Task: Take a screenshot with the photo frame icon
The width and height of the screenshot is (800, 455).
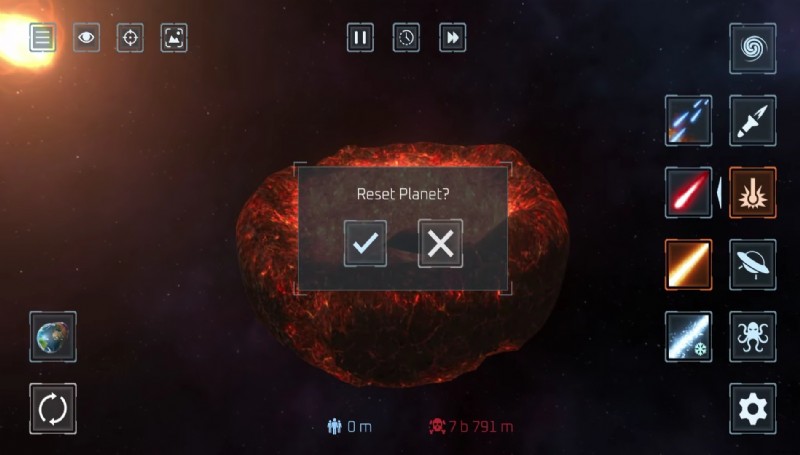Action: [x=174, y=38]
